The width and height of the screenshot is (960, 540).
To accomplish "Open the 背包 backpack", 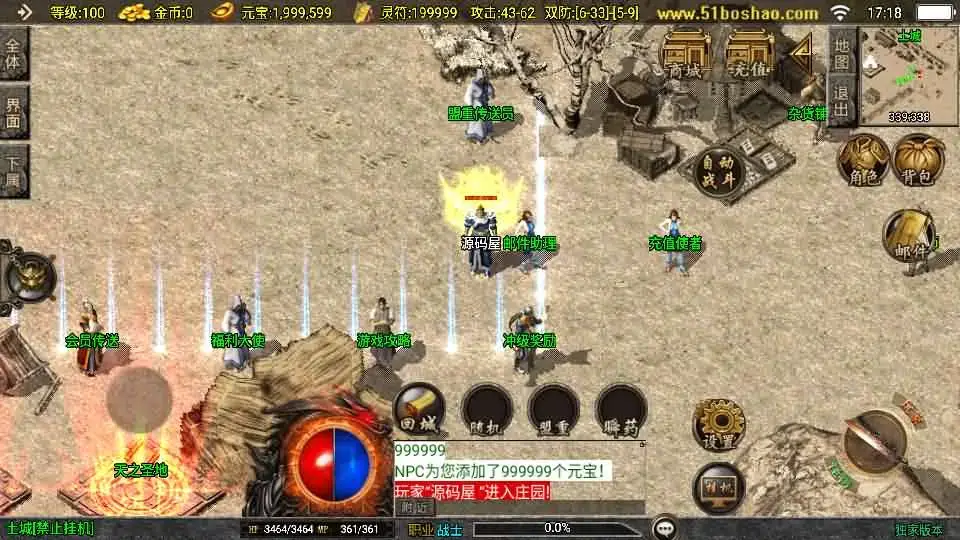I will click(x=918, y=160).
